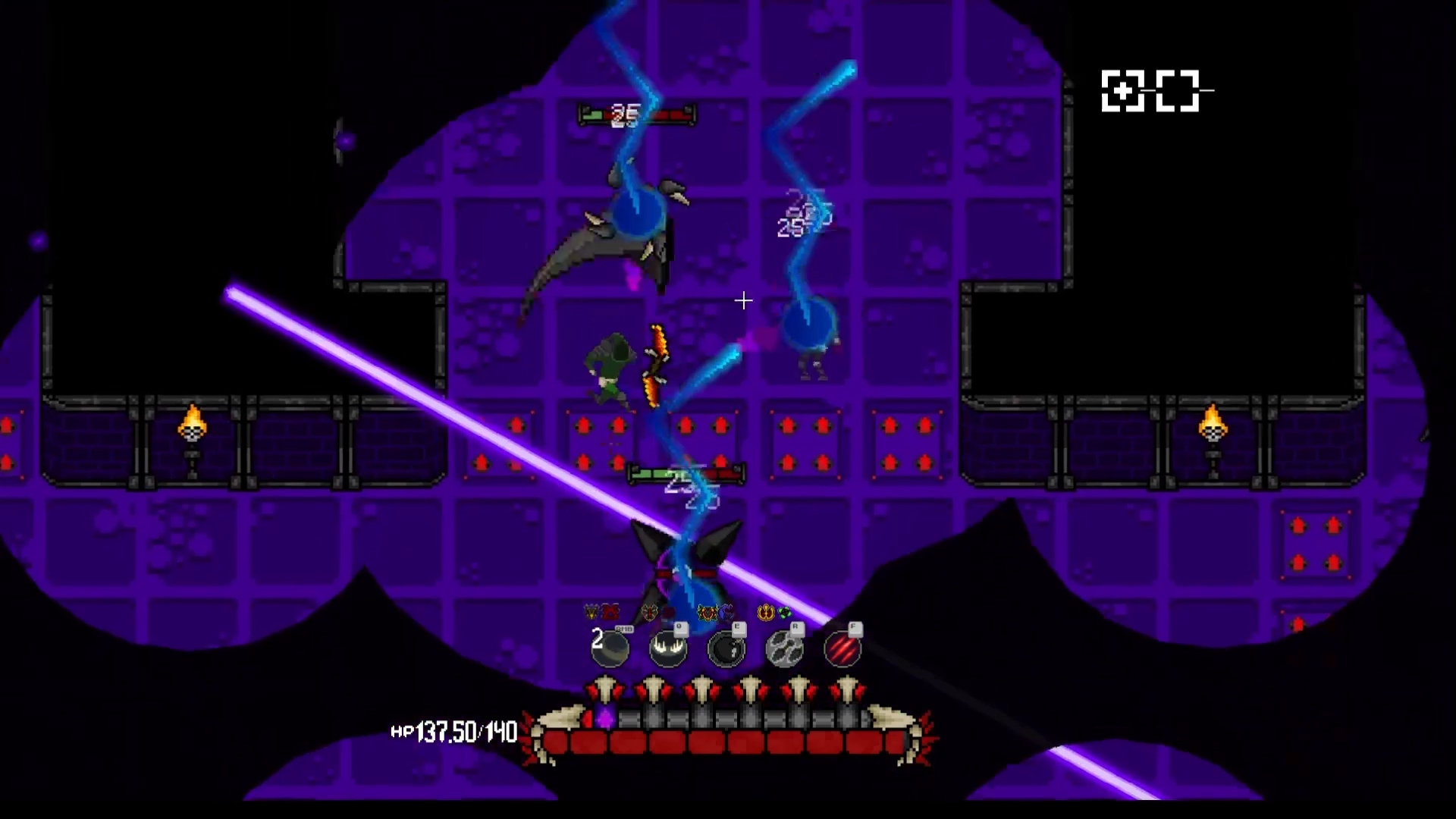Viewport: 1456px width, 819px height.
Task: Toggle the F keybind badge above slash ability
Action: point(857,629)
